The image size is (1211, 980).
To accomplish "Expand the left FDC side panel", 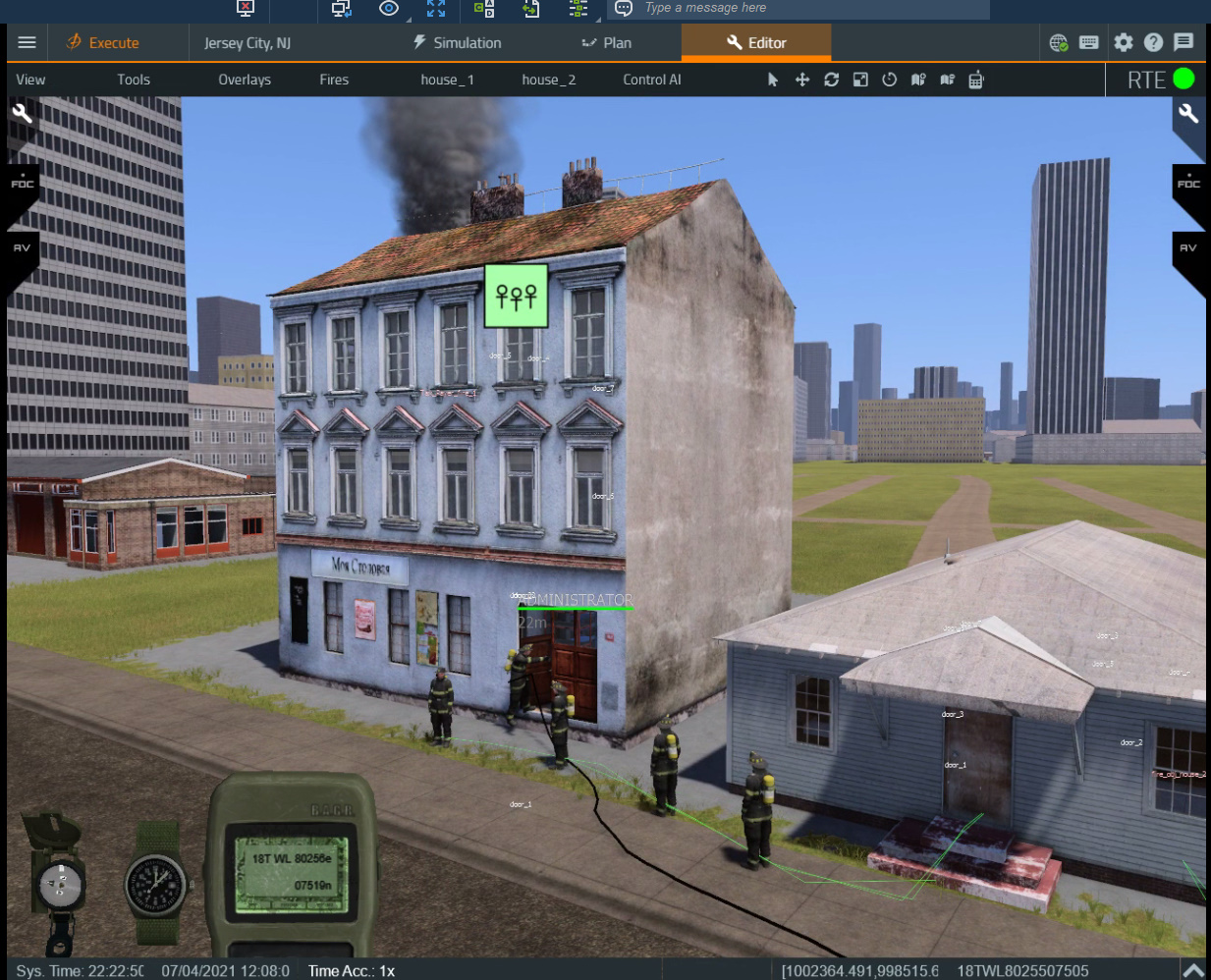I will tap(22, 183).
